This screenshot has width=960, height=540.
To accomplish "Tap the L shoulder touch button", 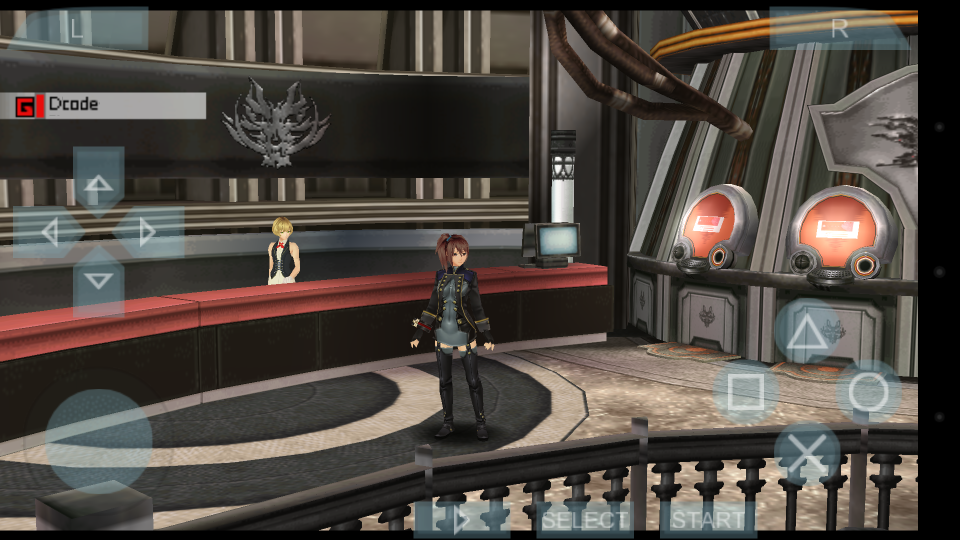I will pyautogui.click(x=78, y=29).
